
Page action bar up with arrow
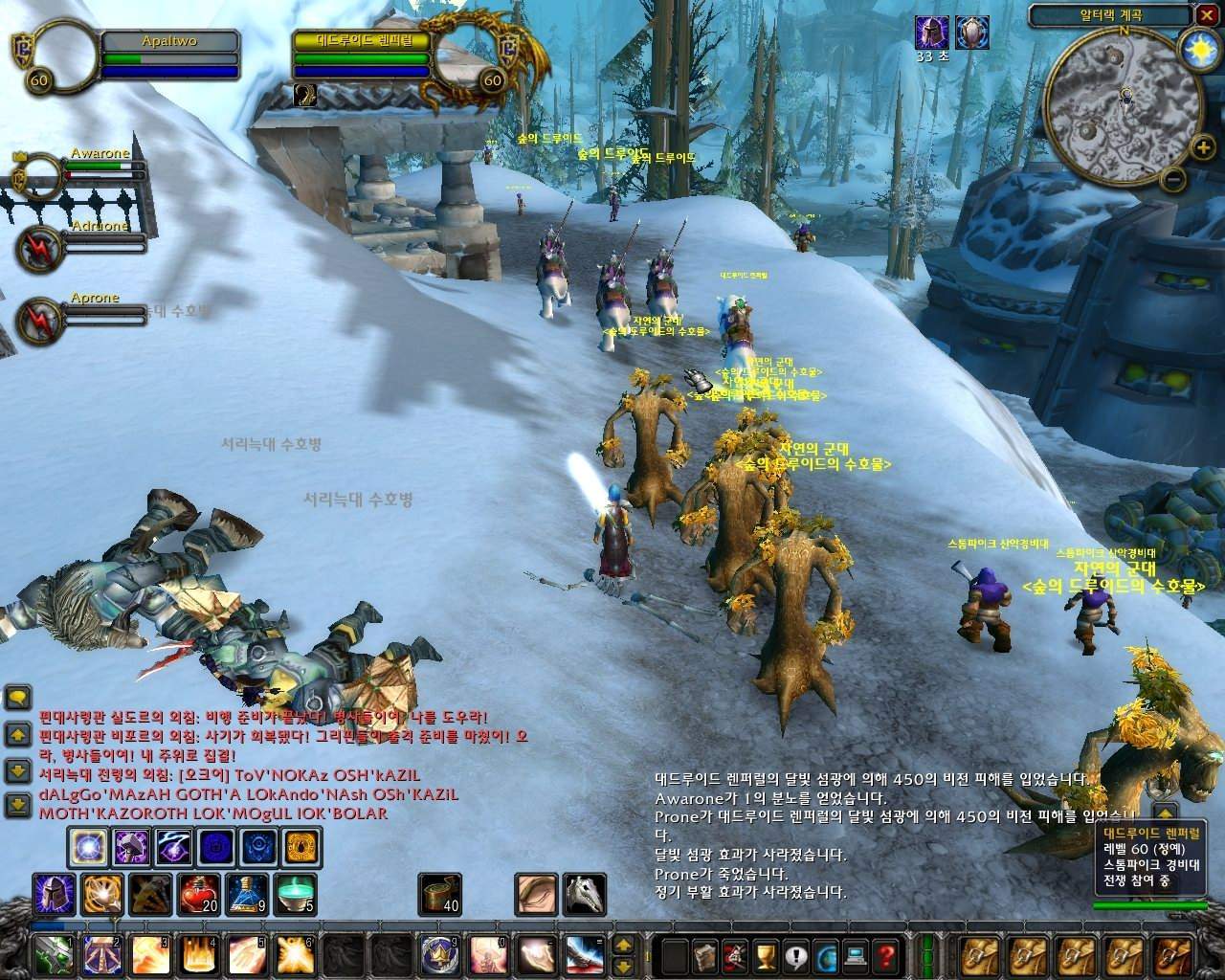pyautogui.click(x=623, y=945)
